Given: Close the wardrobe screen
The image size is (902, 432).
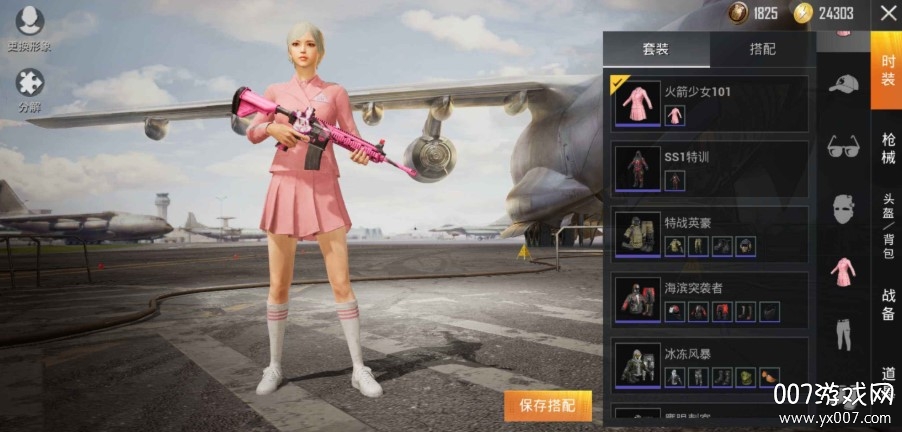Looking at the screenshot, I should pyautogui.click(x=887, y=14).
